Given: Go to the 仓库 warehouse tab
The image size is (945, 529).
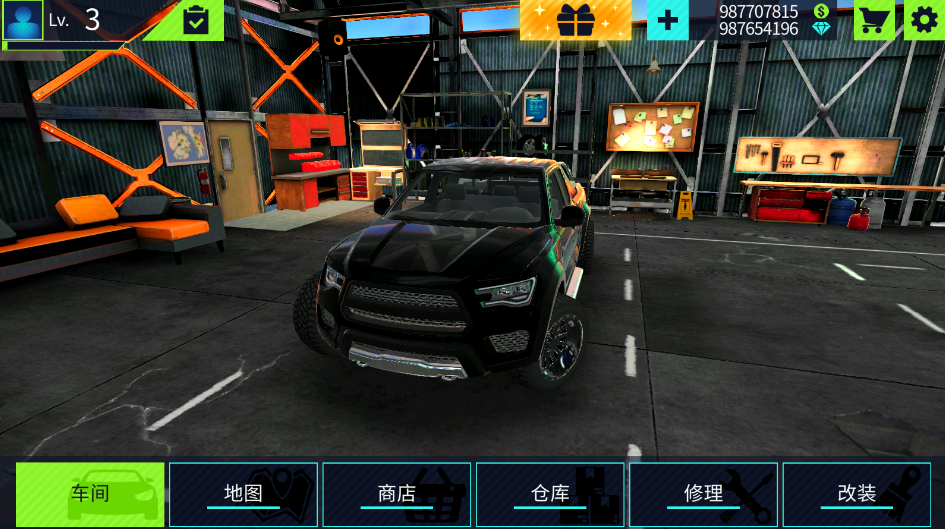Looking at the screenshot, I should pos(550,494).
